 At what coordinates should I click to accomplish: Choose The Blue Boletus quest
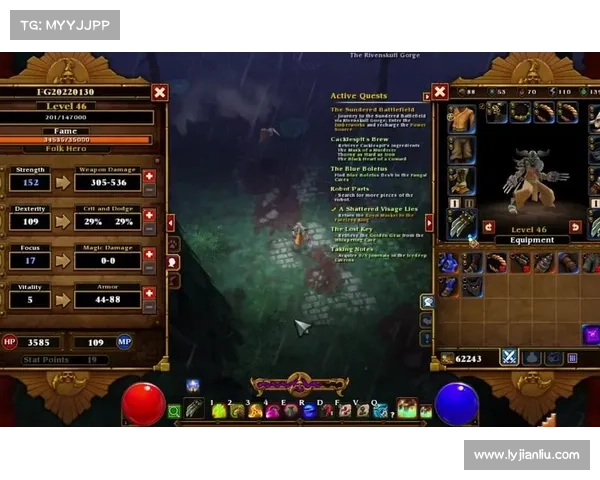(360, 169)
